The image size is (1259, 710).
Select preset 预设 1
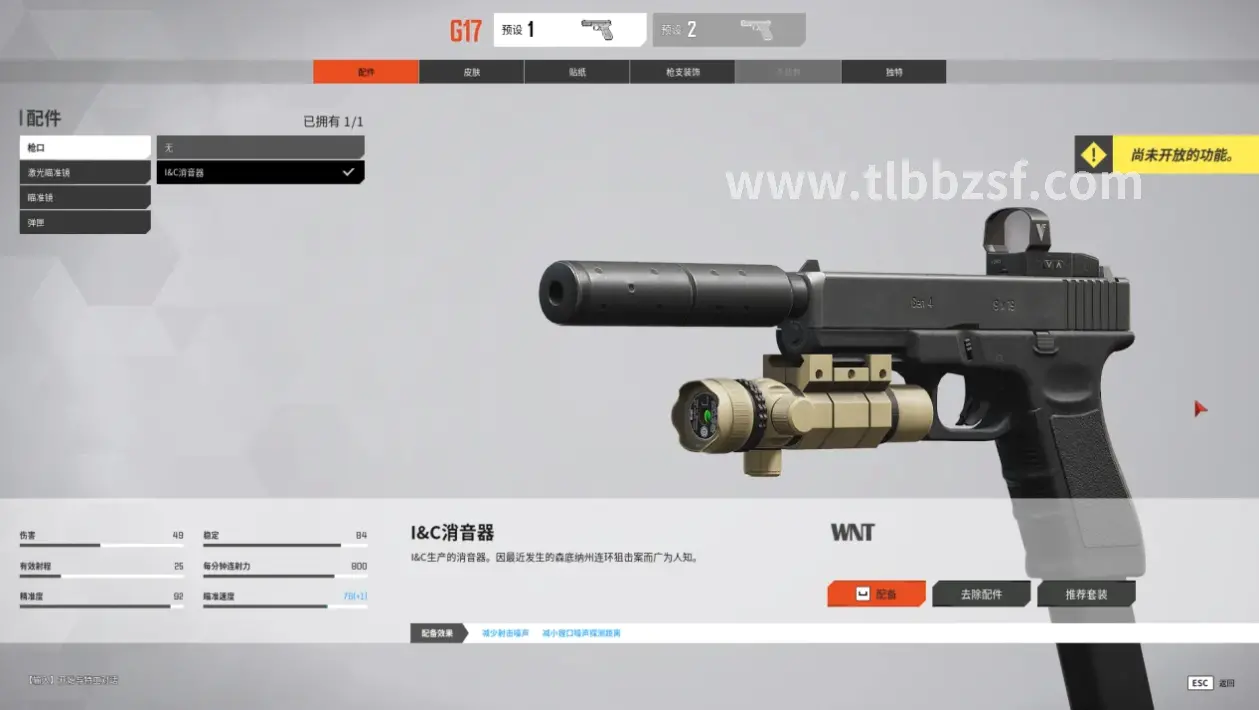pyautogui.click(x=569, y=30)
